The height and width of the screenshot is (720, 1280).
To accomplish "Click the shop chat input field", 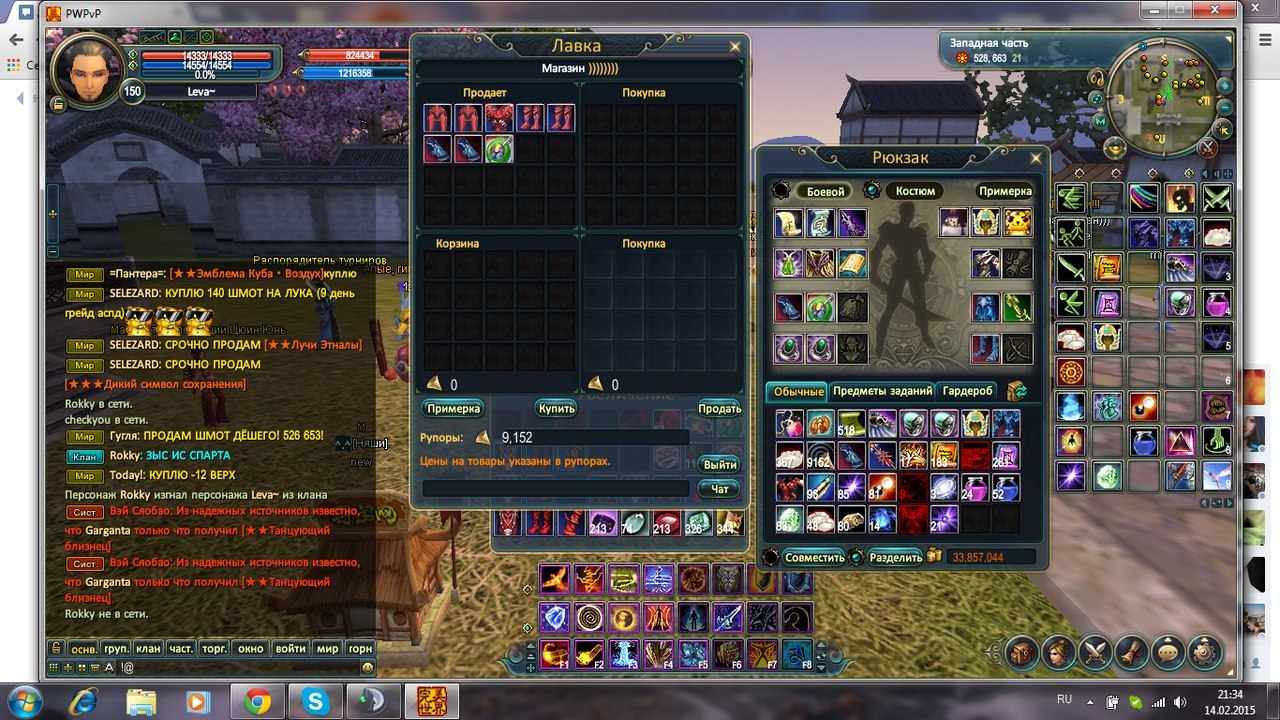I will click(555, 487).
